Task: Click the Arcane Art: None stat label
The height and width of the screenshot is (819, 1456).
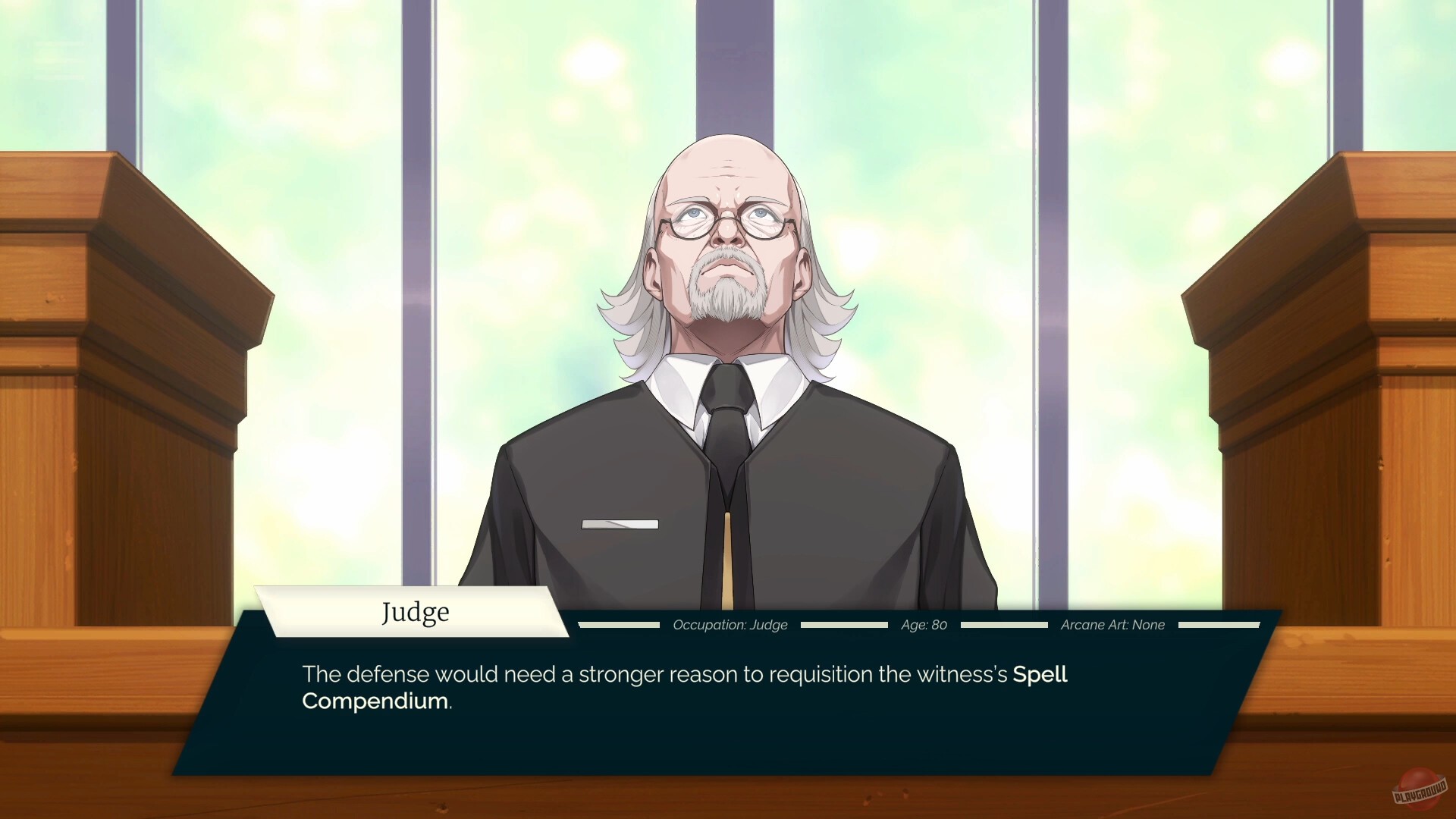Action: (1112, 625)
